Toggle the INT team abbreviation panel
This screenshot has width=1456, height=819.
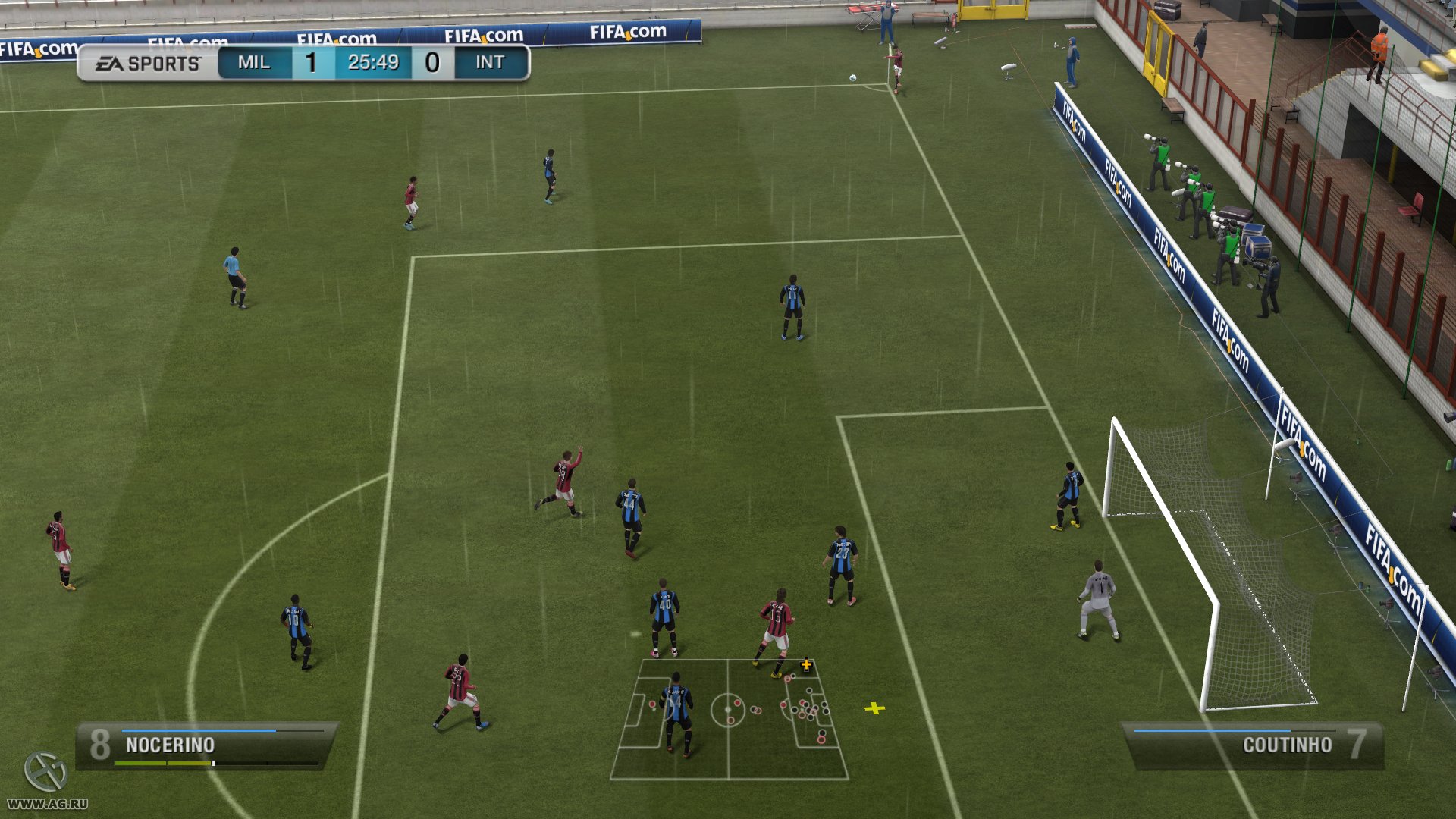point(489,63)
